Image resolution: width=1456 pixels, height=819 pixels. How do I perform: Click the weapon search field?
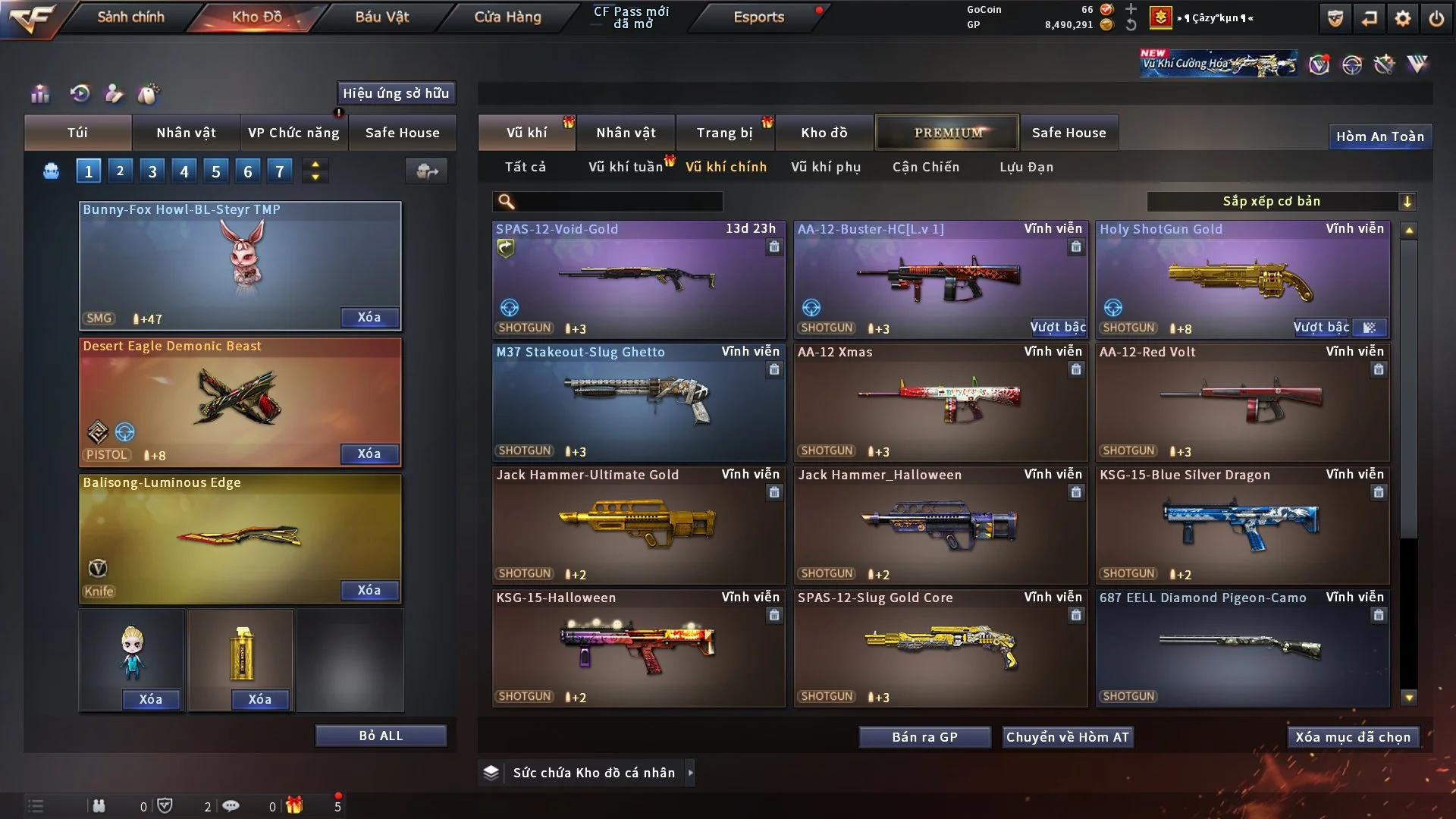[618, 202]
